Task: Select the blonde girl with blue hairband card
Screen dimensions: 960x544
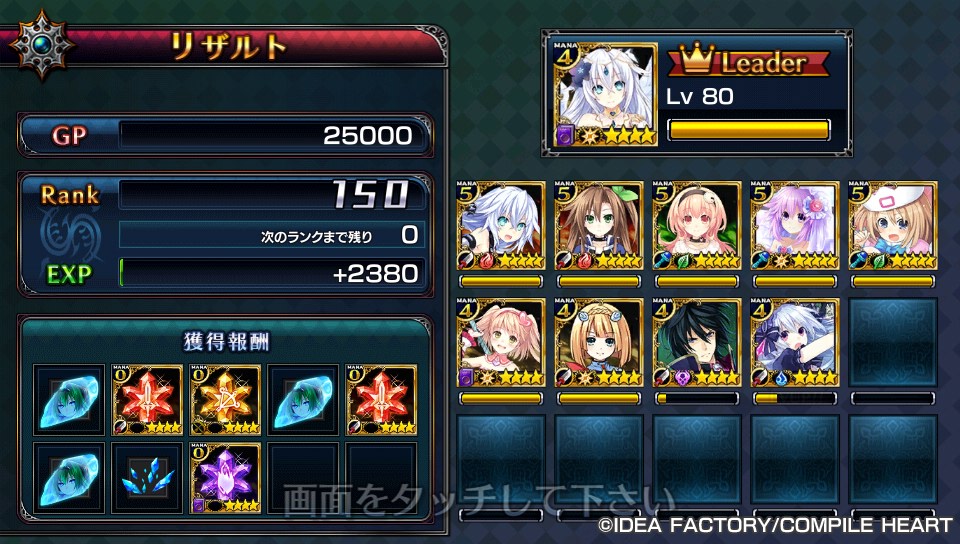Action: pos(599,343)
